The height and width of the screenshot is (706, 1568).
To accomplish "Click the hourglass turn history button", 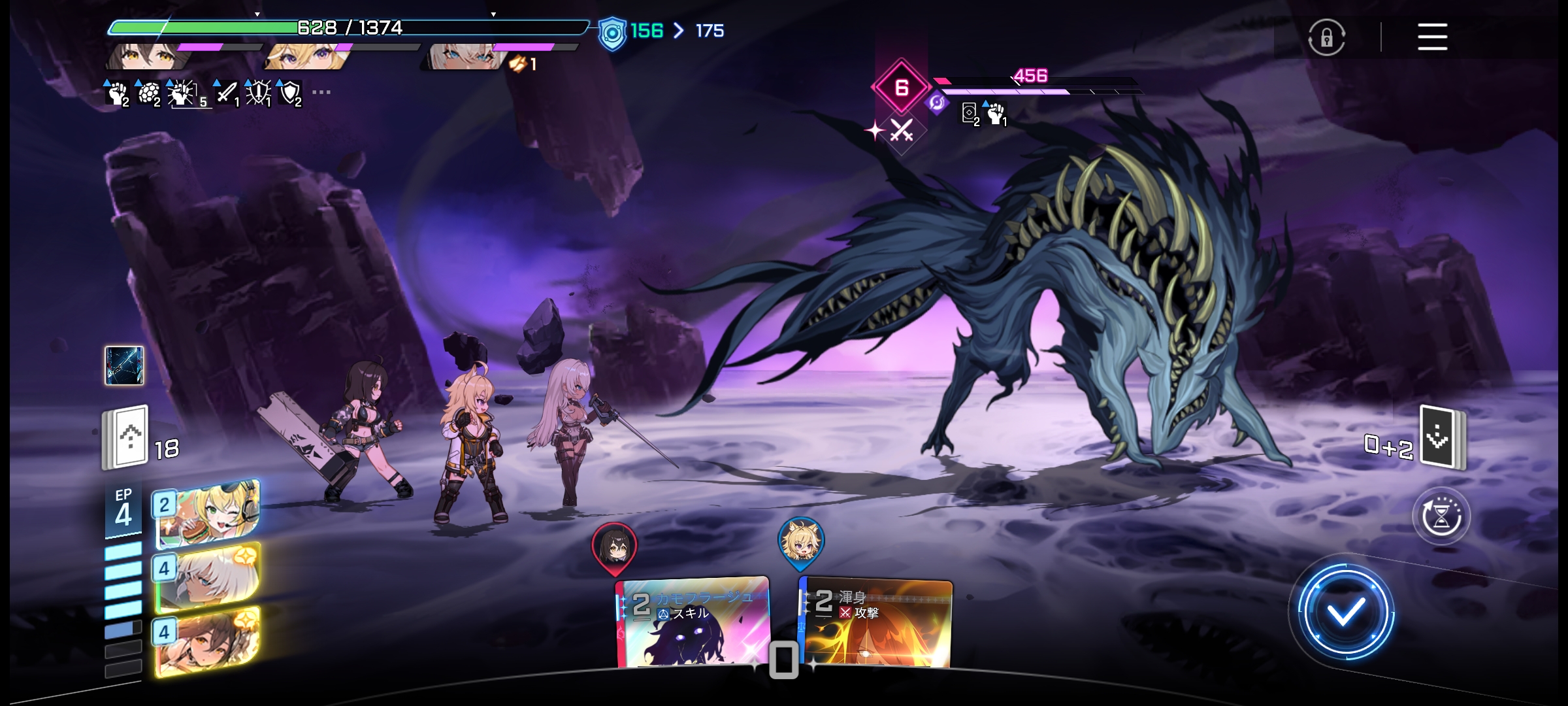I will 1441,516.
